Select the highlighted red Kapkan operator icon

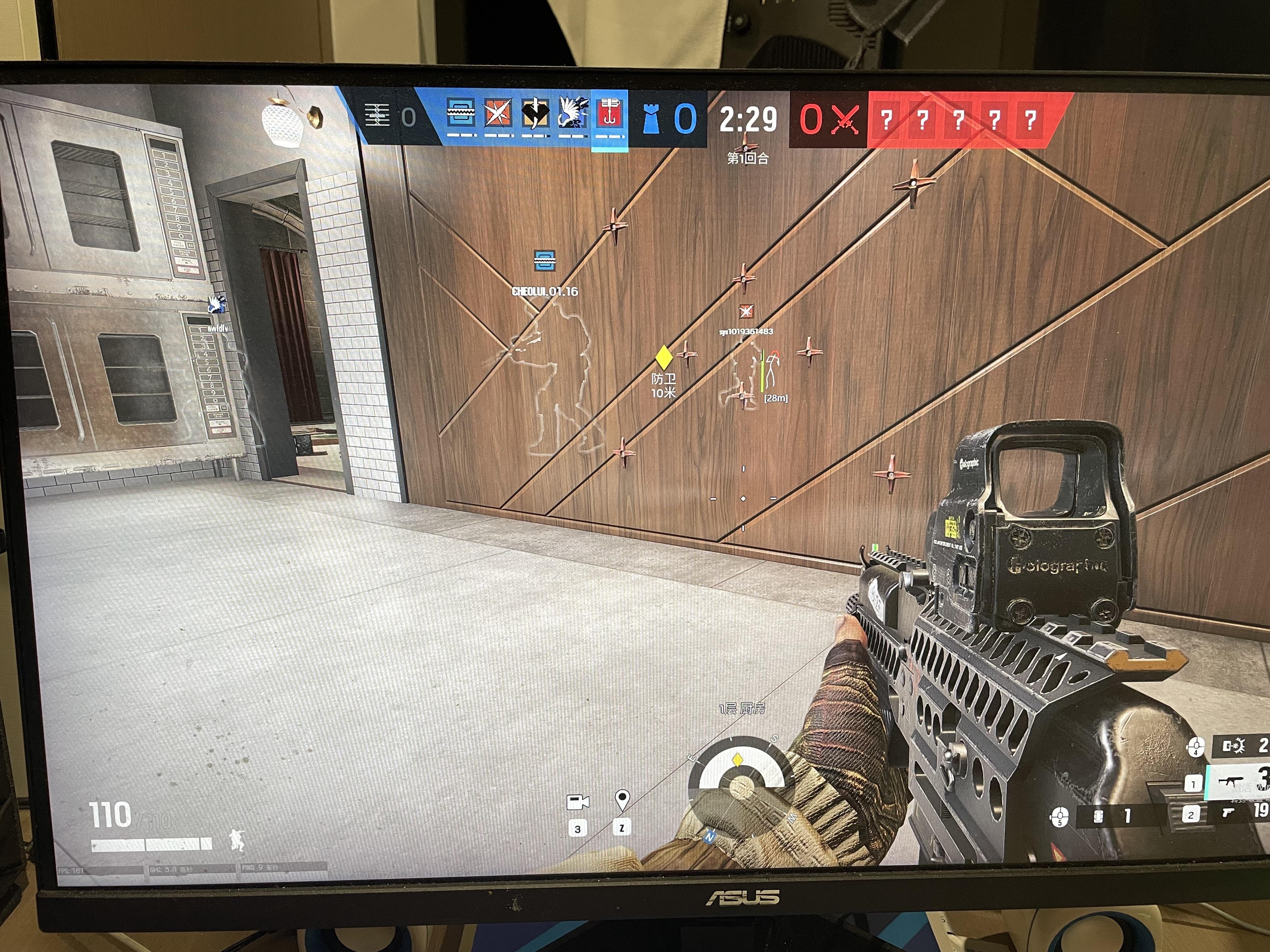pos(609,112)
